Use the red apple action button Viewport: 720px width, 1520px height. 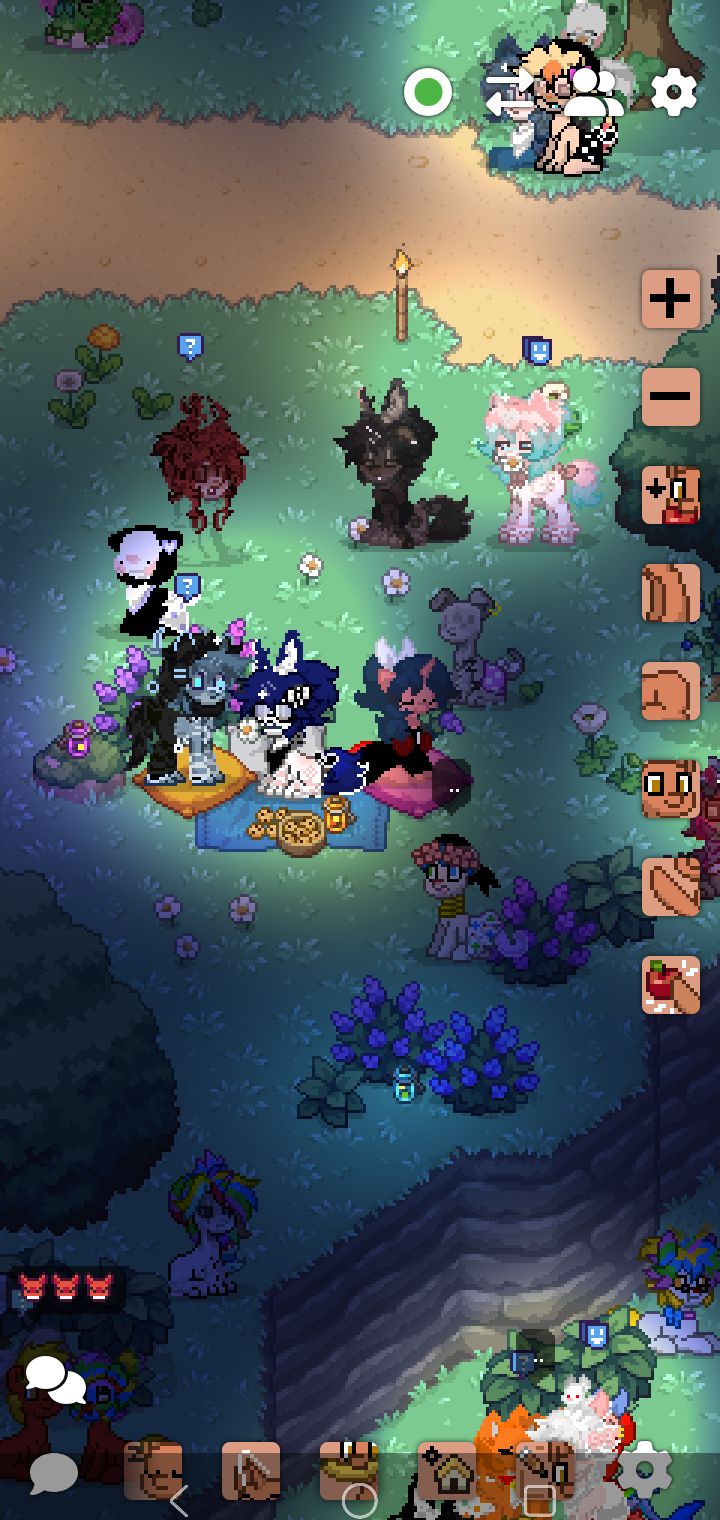(x=671, y=985)
